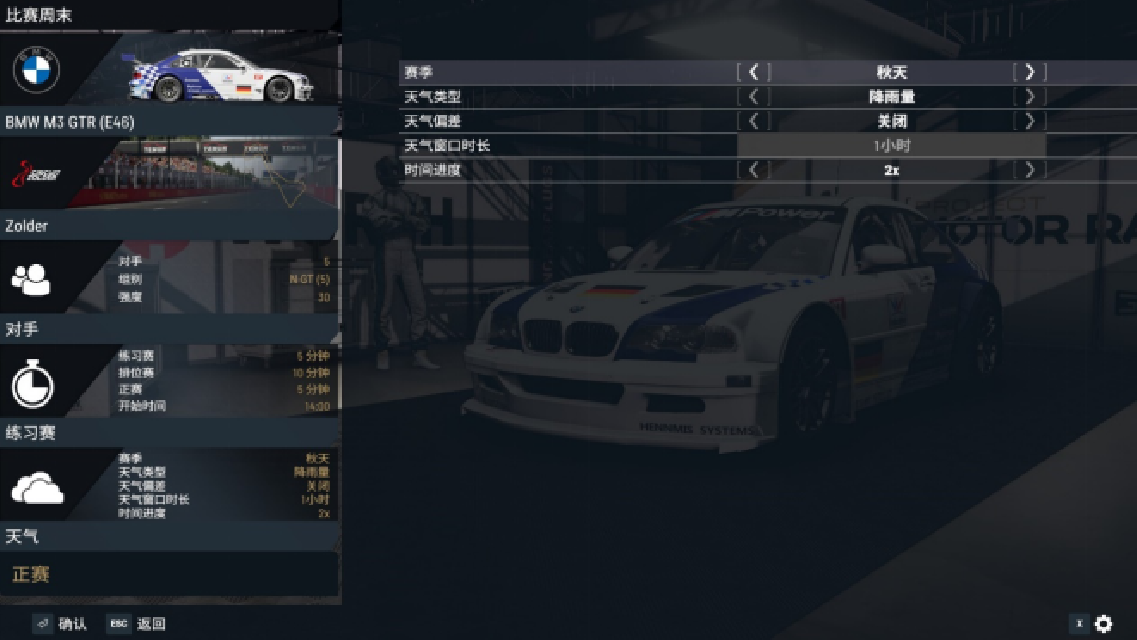The height and width of the screenshot is (640, 1137).
Task: Start the race with 正赛 button
Action: 170,575
